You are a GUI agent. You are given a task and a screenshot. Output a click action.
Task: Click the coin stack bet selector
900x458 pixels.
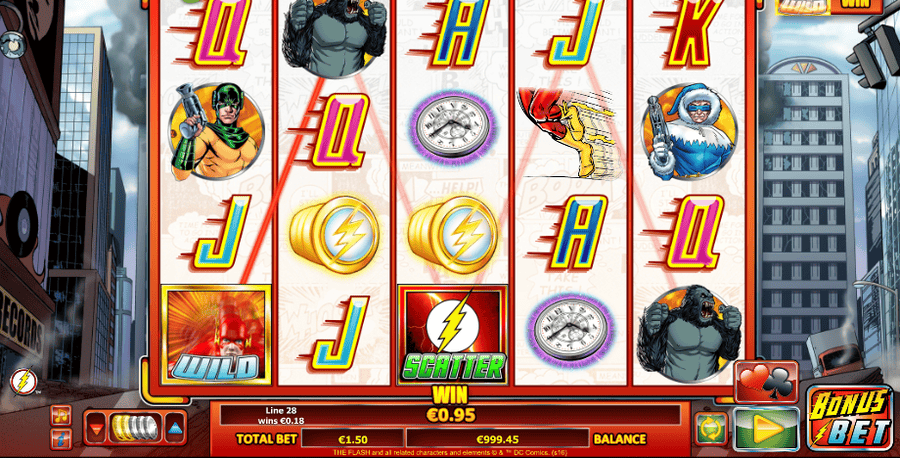coord(136,428)
